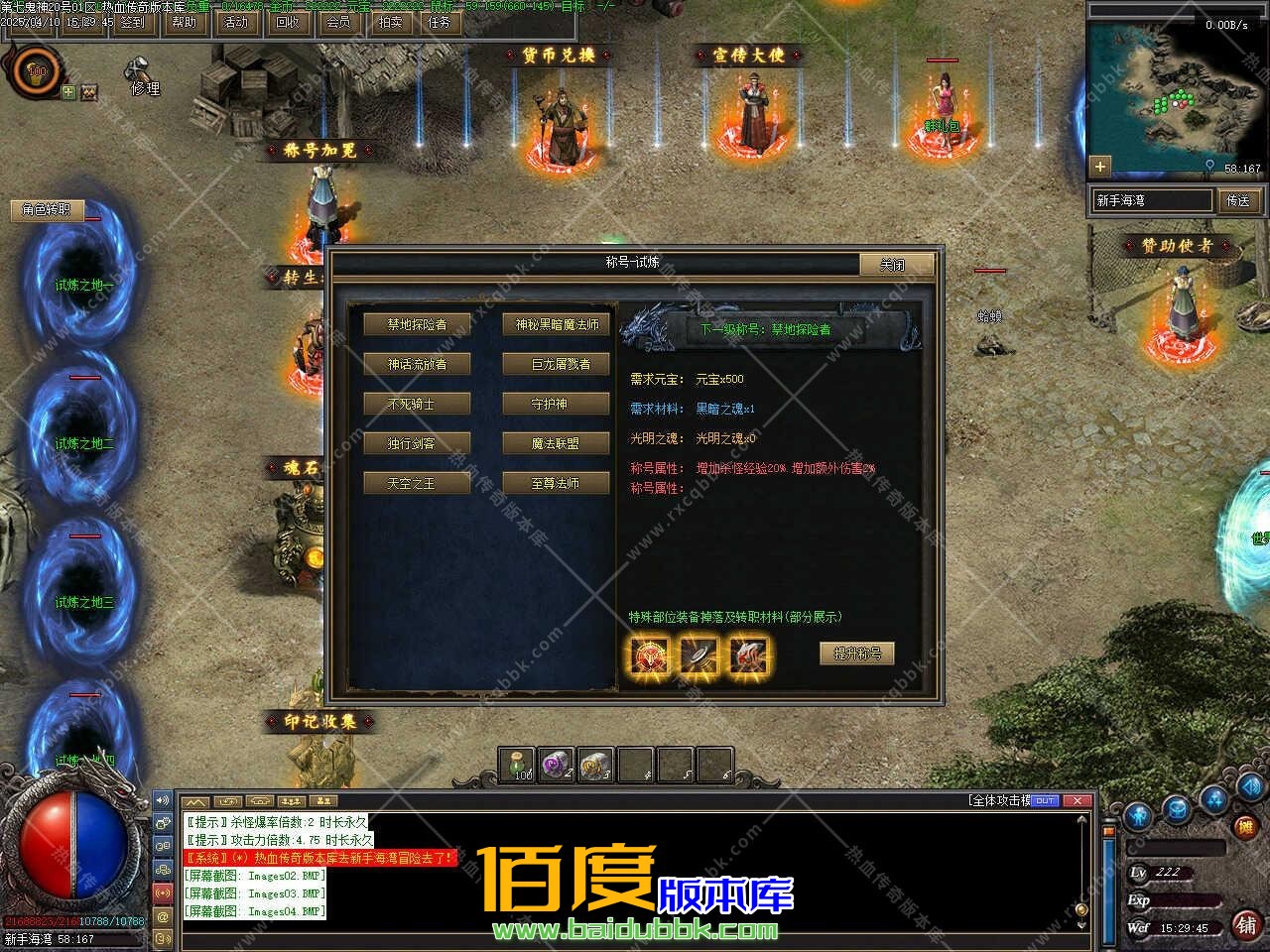
Task: Open the 任务 quest menu
Action: click(440, 22)
